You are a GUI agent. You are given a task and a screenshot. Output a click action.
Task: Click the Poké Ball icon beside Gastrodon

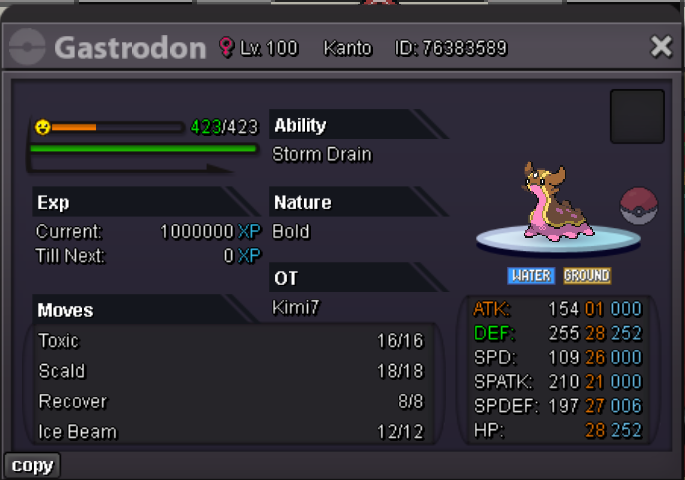pyautogui.click(x=639, y=206)
